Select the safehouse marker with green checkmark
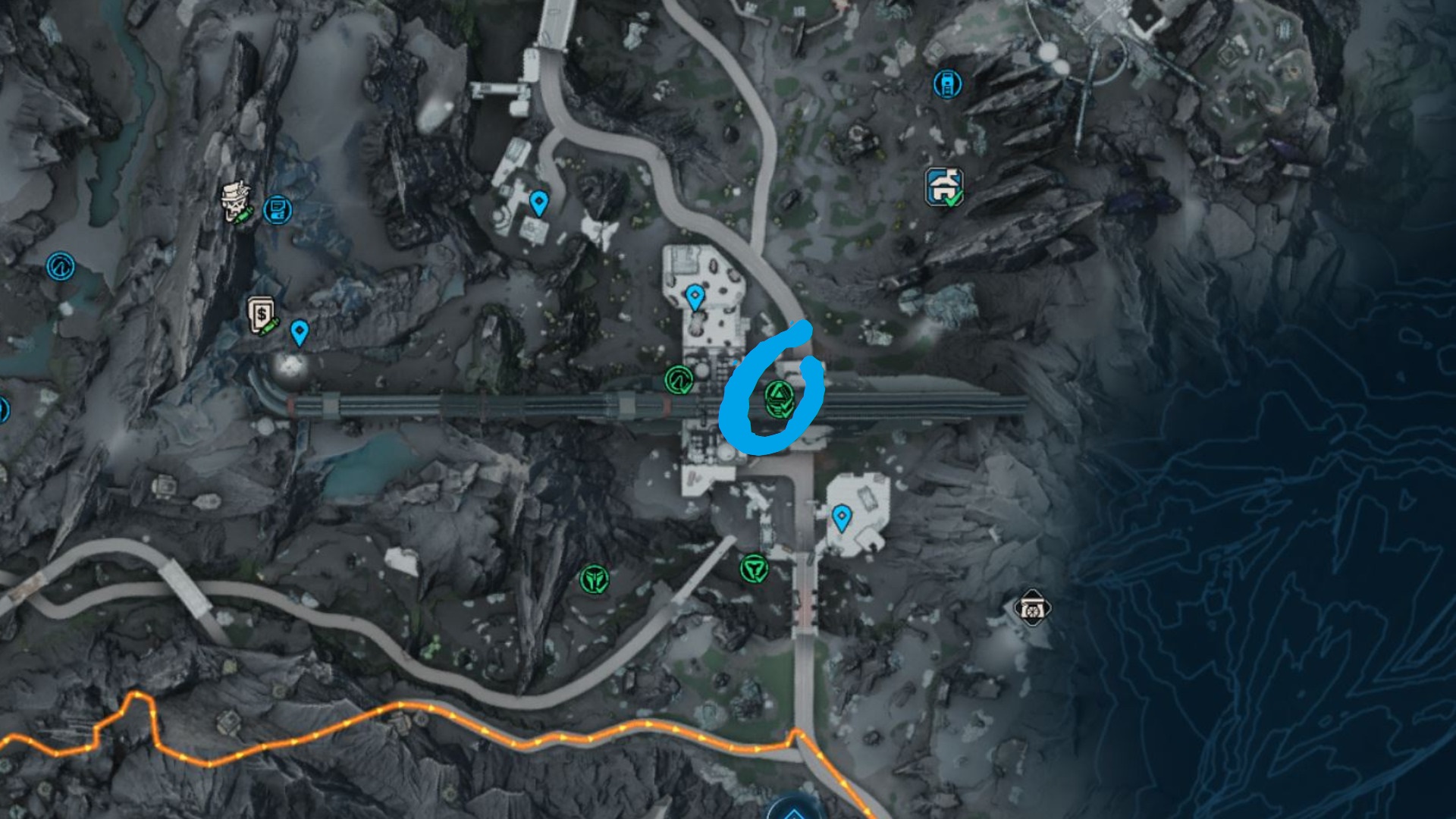 click(x=944, y=187)
